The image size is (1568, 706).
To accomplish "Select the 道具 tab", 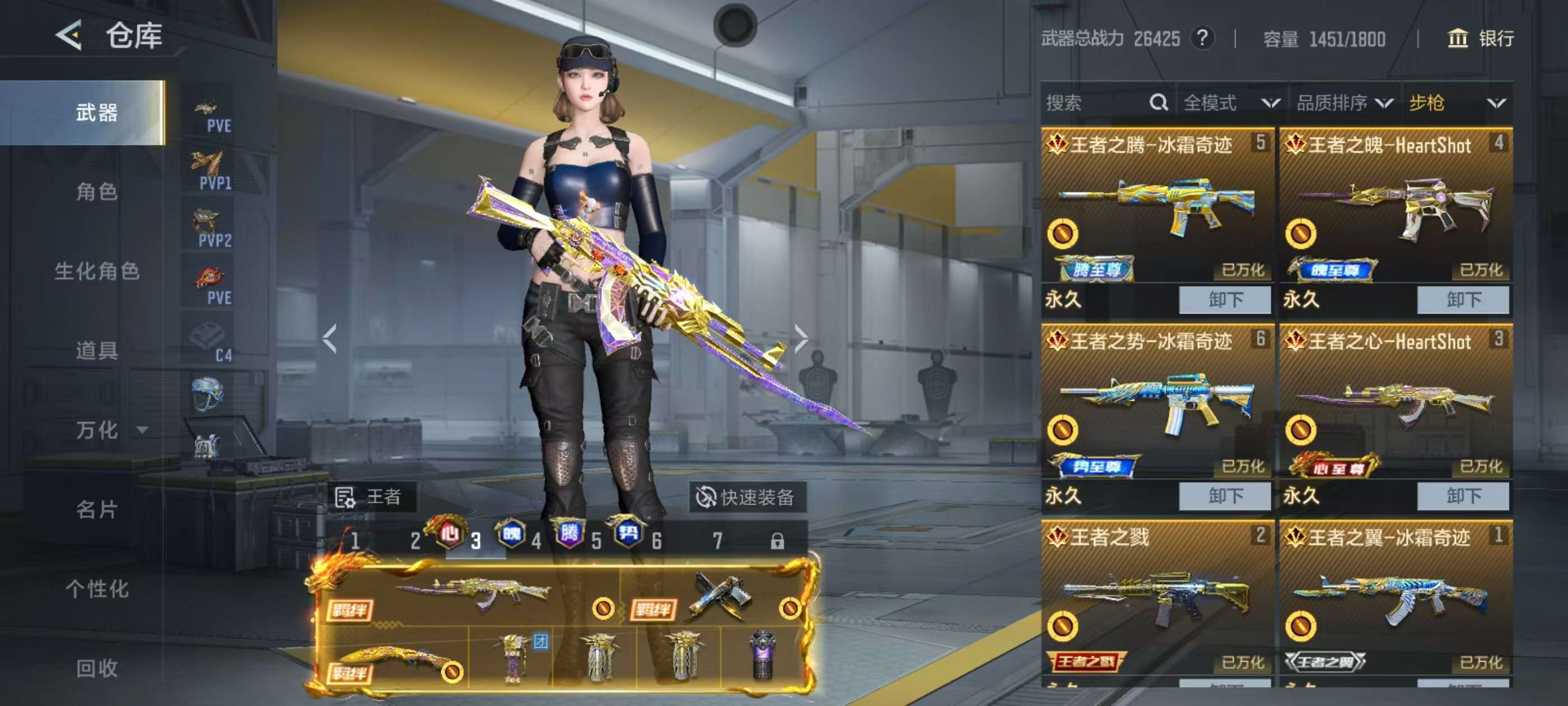I will pos(96,350).
